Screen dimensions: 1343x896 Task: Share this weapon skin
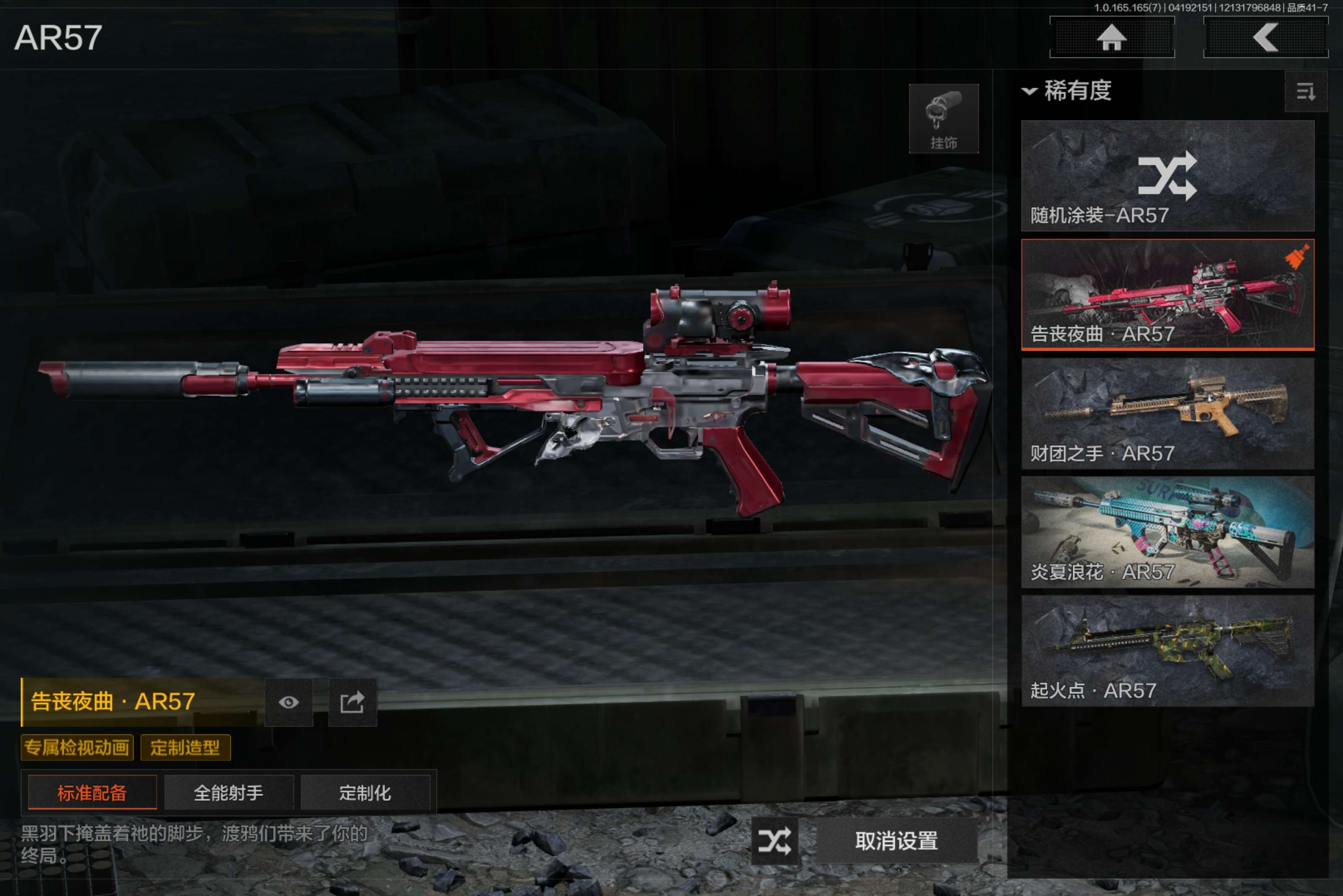352,702
